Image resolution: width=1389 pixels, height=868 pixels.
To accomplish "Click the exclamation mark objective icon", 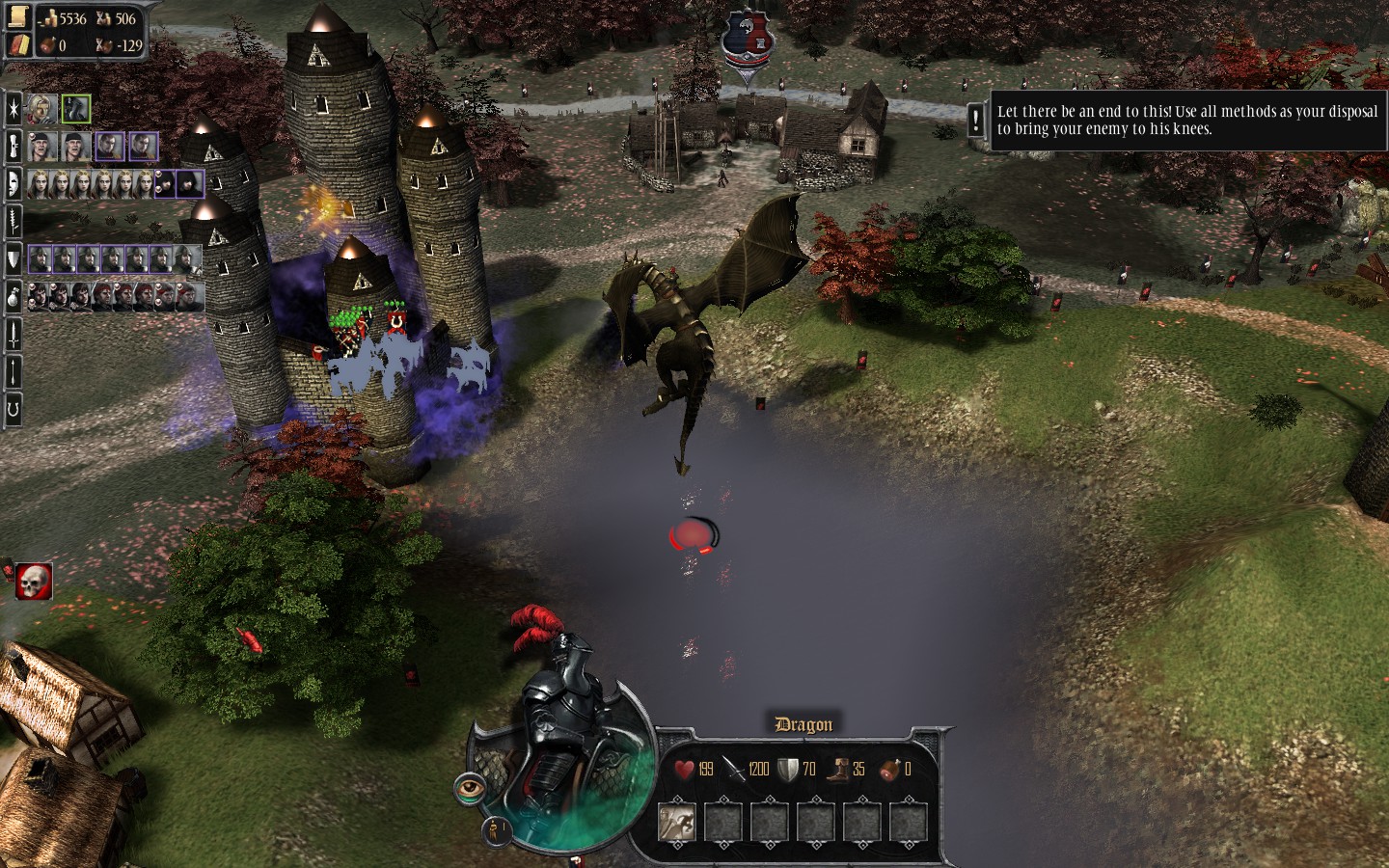I will click(x=976, y=120).
